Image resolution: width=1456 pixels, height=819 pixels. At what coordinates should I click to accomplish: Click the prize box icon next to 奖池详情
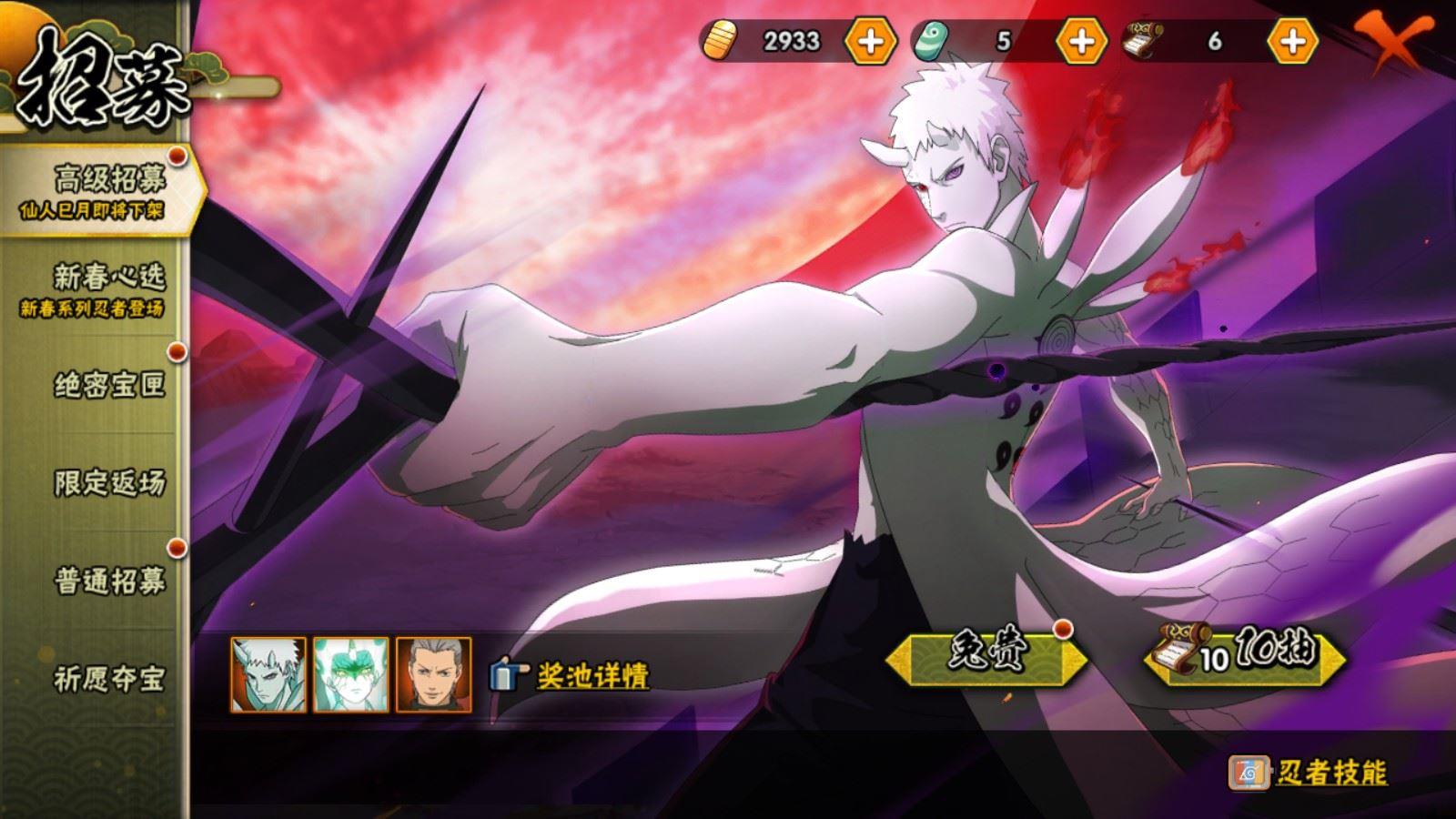[506, 674]
